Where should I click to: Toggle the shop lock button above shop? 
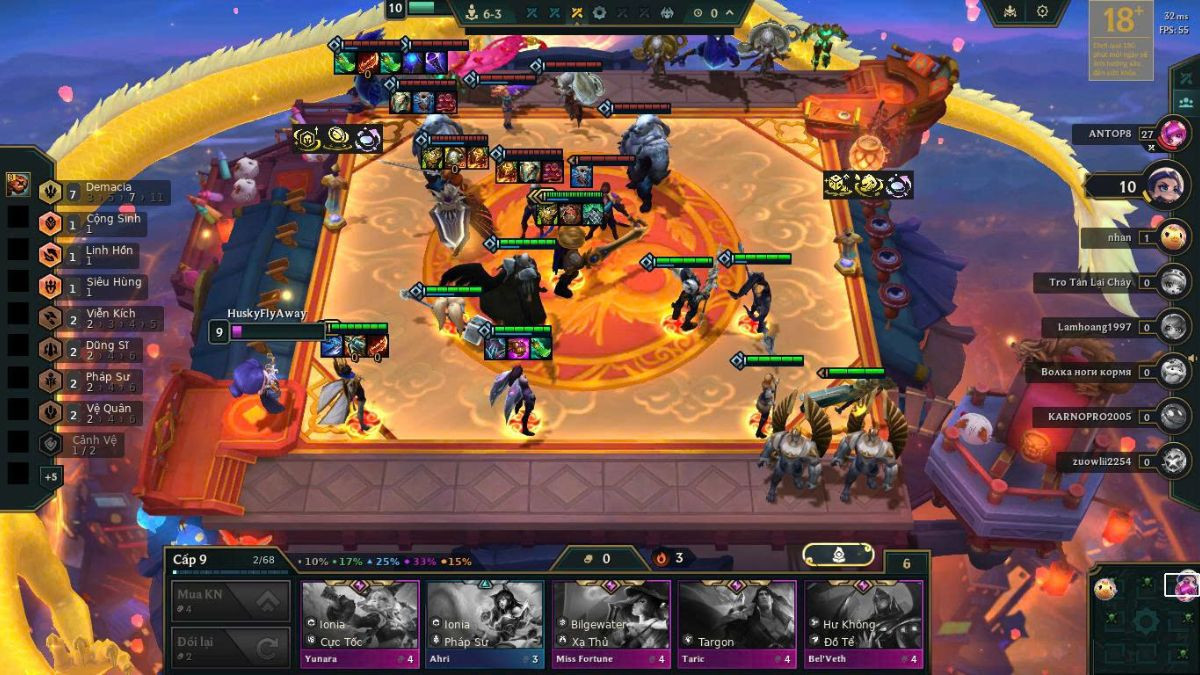(838, 555)
